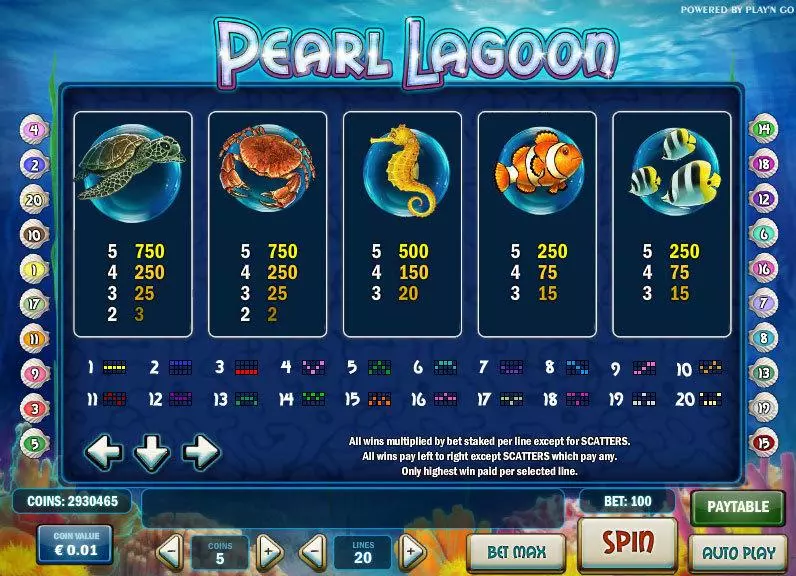Add more paylines with the plus button
The height and width of the screenshot is (576, 796).
pyautogui.click(x=411, y=549)
